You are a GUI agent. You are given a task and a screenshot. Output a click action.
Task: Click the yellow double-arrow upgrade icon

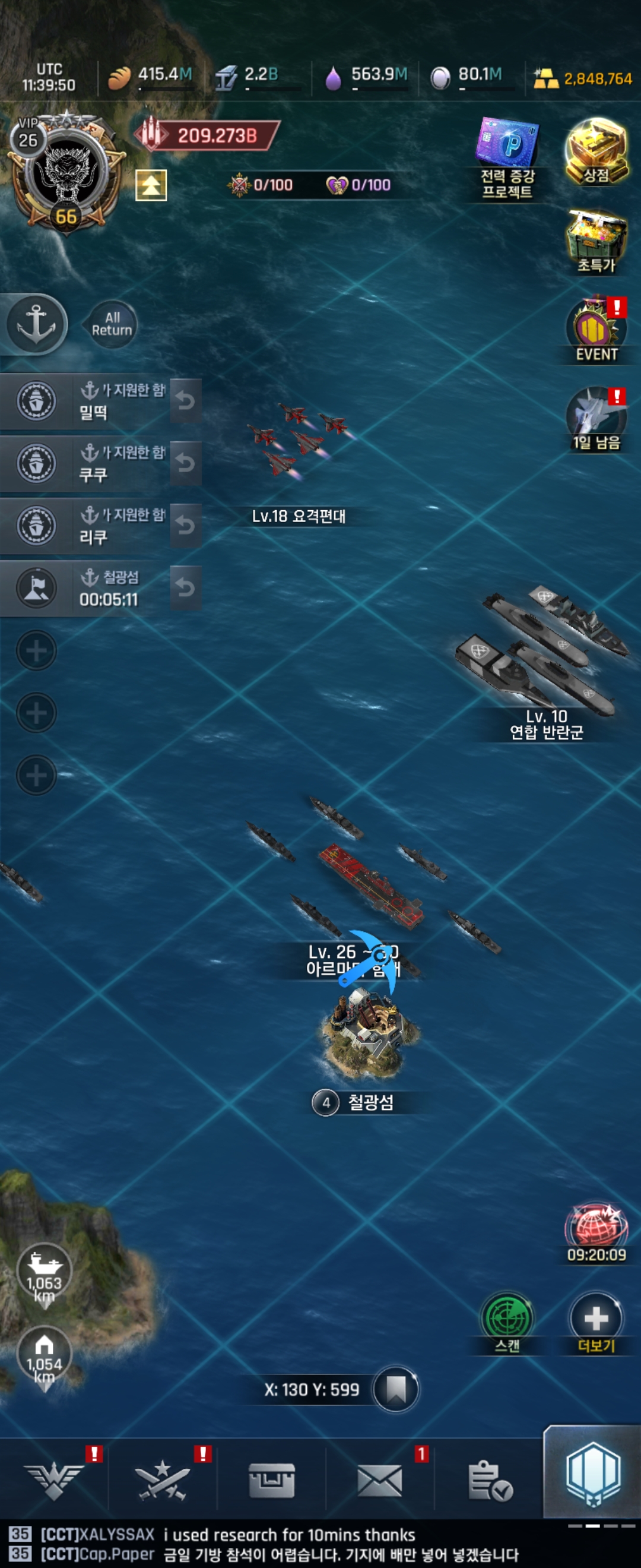coord(151,185)
